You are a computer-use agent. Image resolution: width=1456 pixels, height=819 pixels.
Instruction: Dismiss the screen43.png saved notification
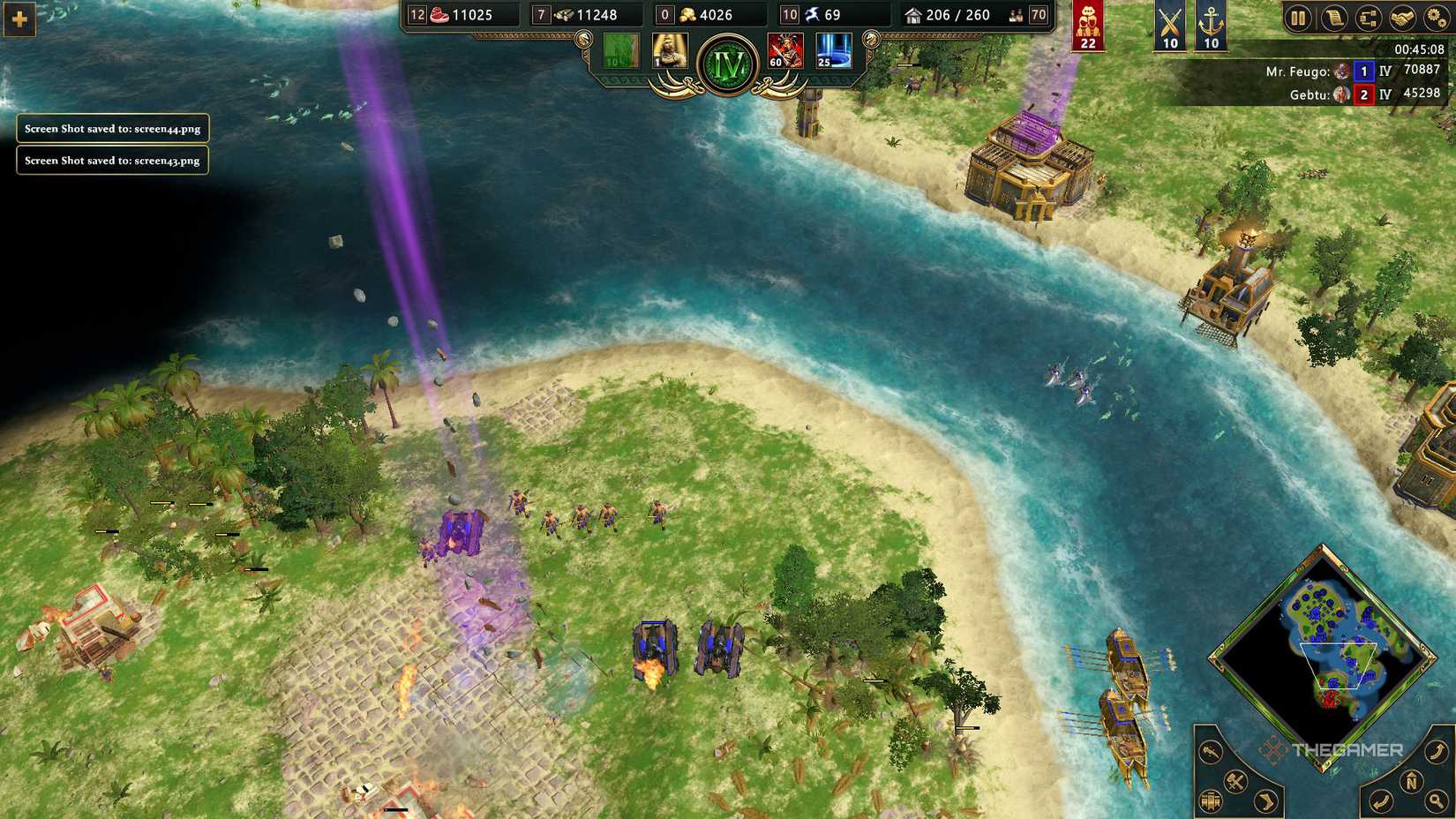point(112,161)
